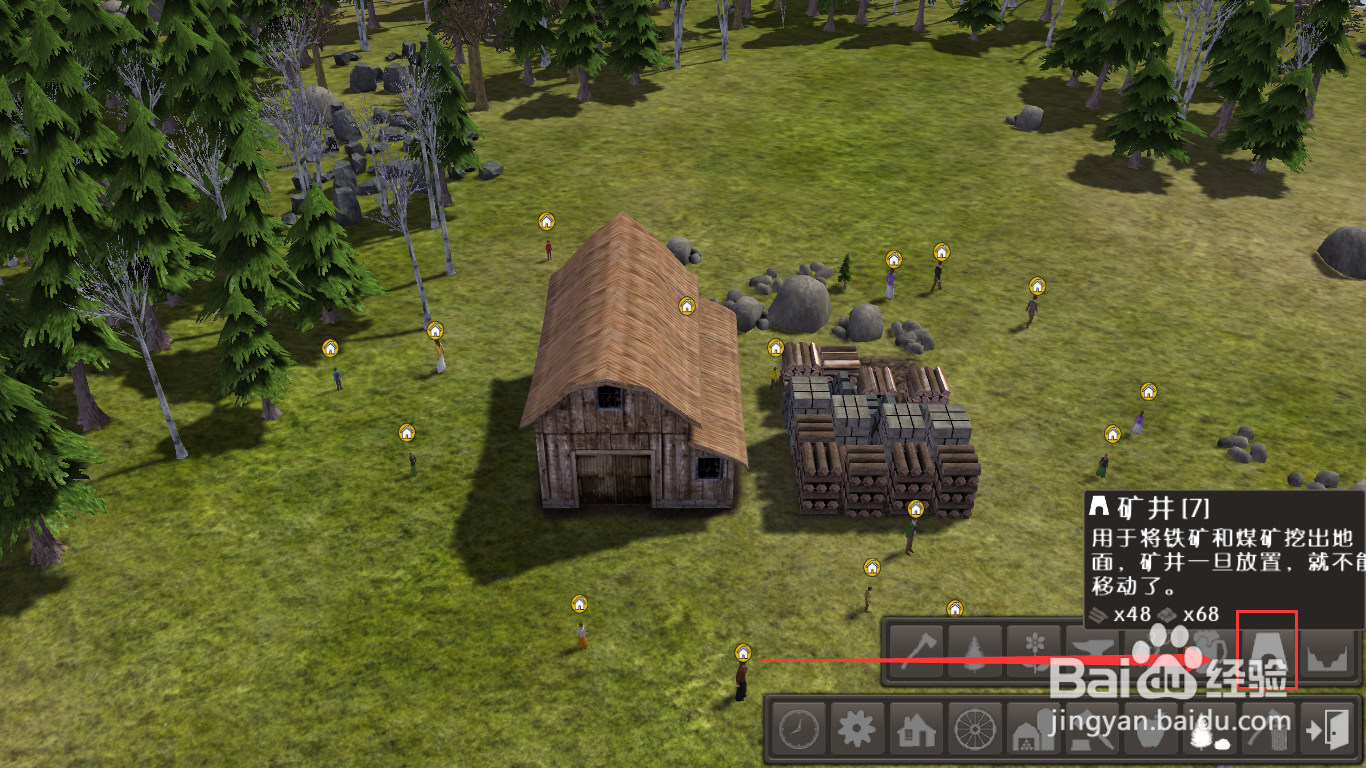Screen dimensions: 1366x768
Task: Choose the tavern beer mug icon
Action: tap(1208, 651)
